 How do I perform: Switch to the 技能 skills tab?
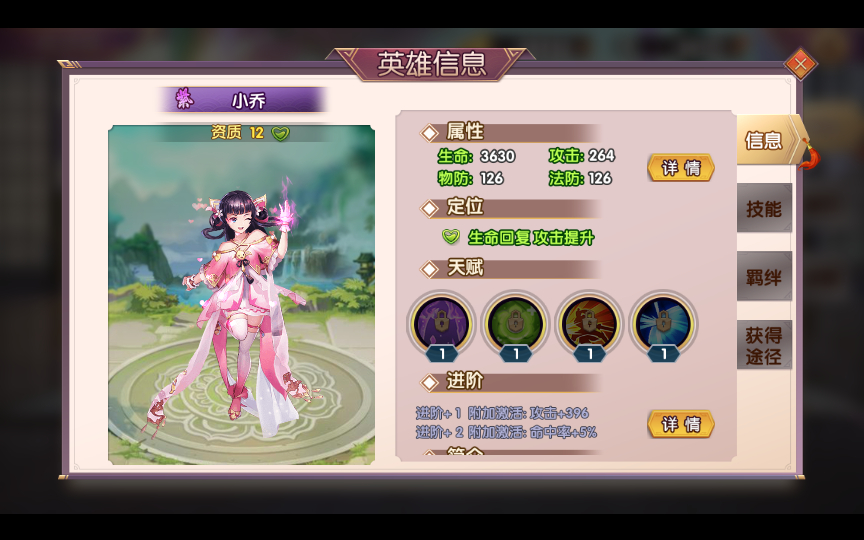764,208
